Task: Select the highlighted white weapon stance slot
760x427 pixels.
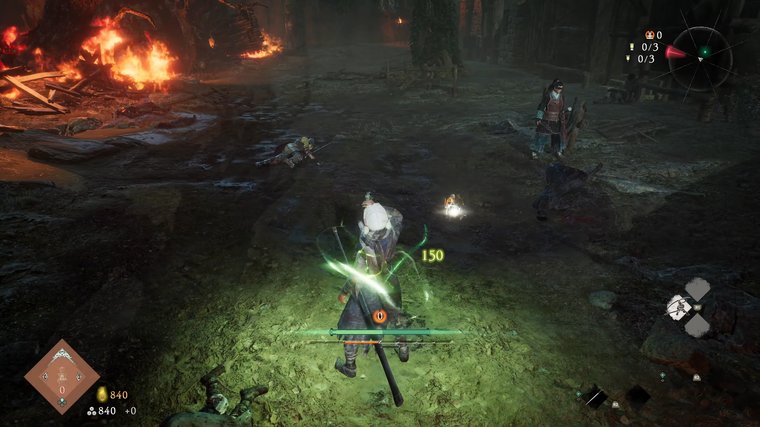Action: point(680,307)
